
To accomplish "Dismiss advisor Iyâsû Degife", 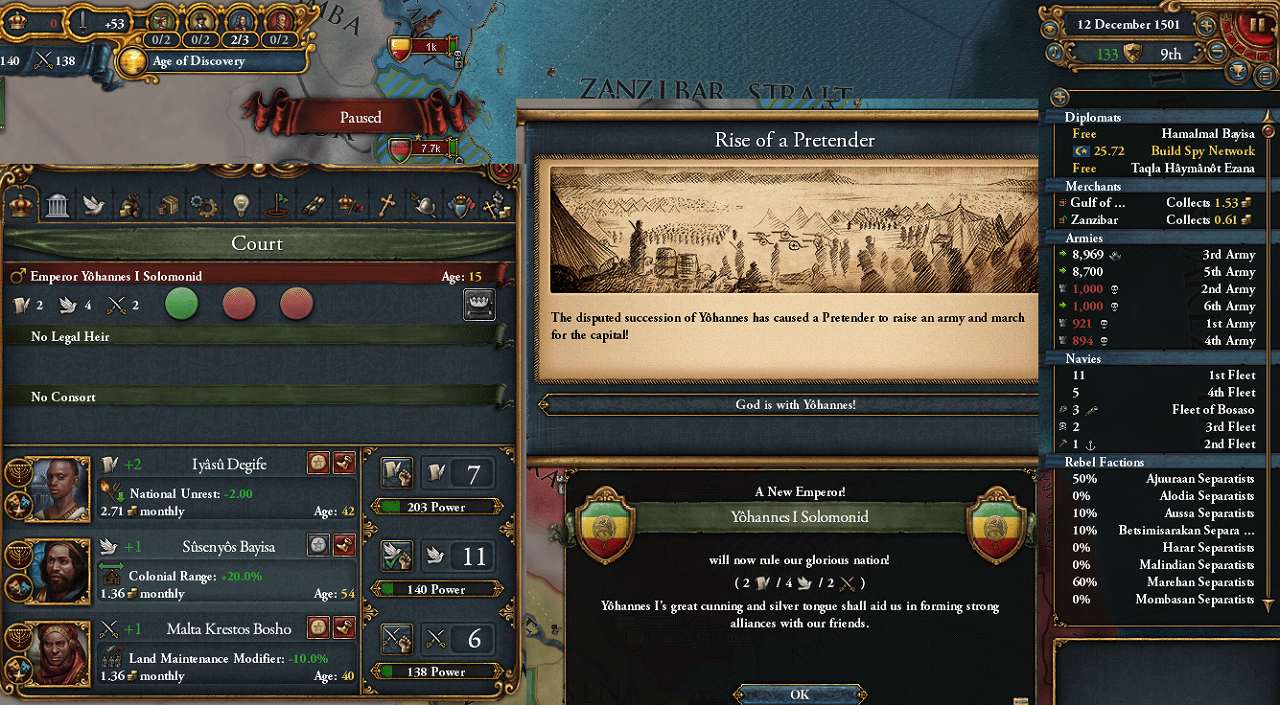I will click(345, 463).
